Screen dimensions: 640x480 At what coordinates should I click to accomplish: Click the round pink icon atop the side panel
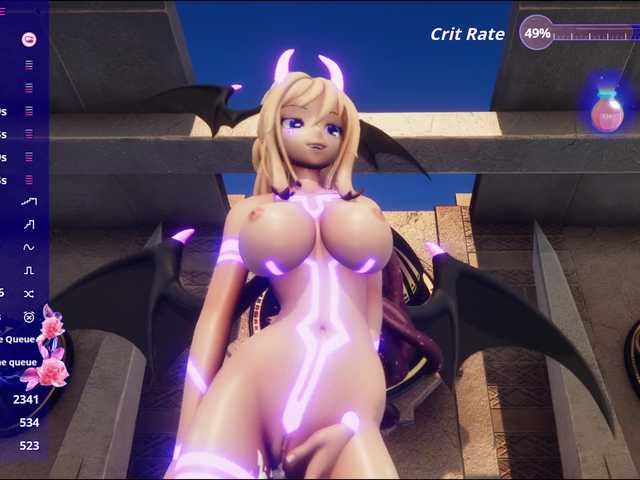[29, 39]
